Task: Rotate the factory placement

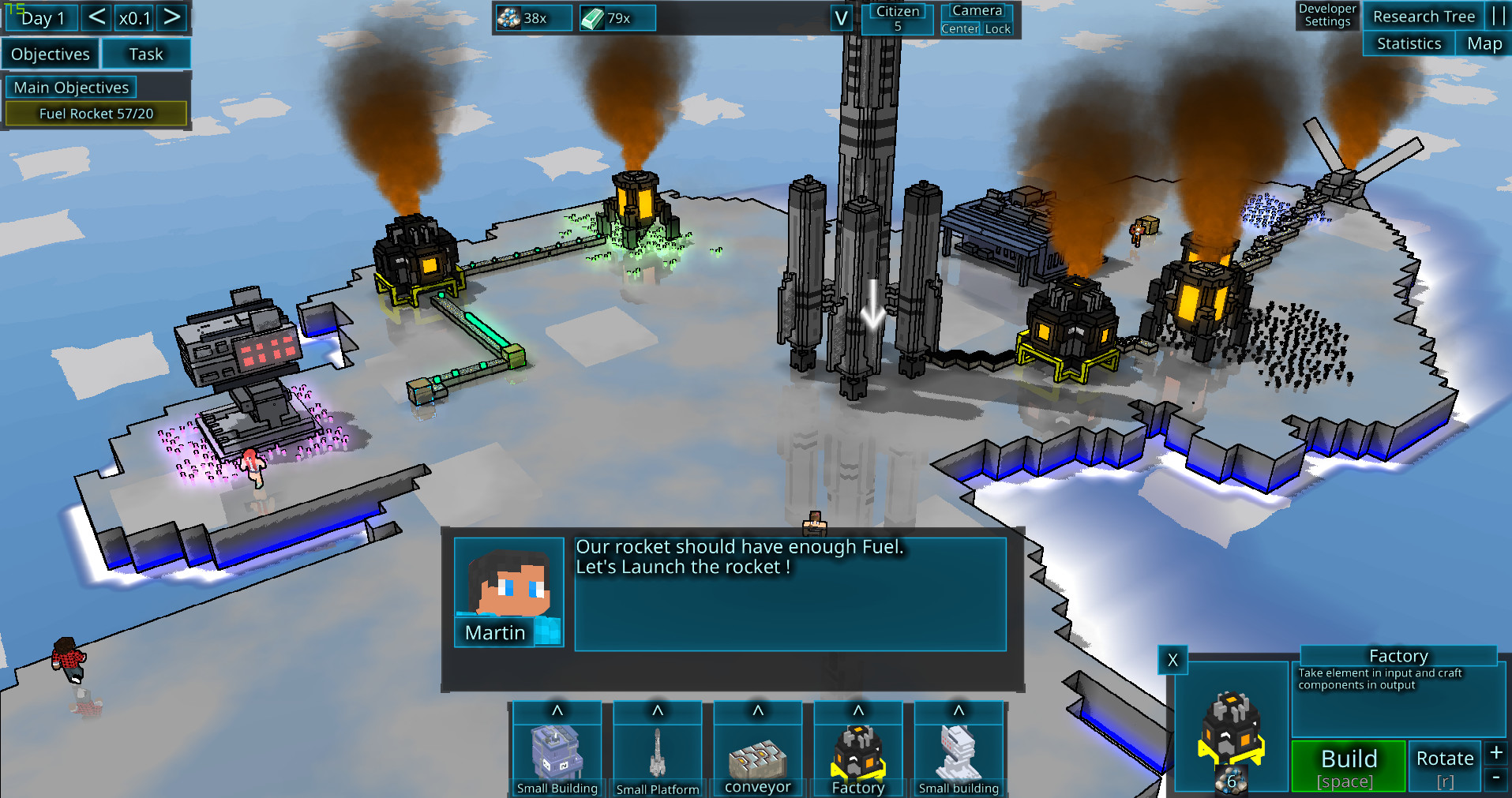Action: [1445, 766]
